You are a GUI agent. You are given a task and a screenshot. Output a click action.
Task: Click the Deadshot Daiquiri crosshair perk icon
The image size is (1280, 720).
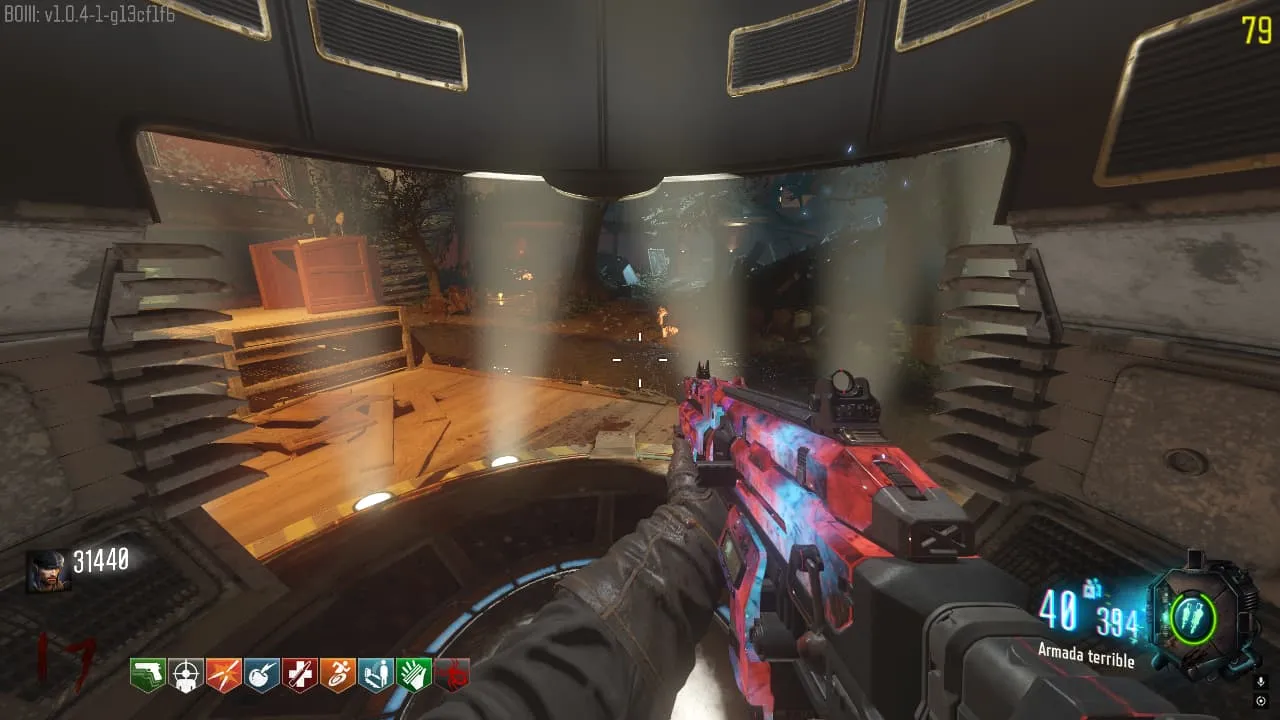pyautogui.click(x=186, y=676)
